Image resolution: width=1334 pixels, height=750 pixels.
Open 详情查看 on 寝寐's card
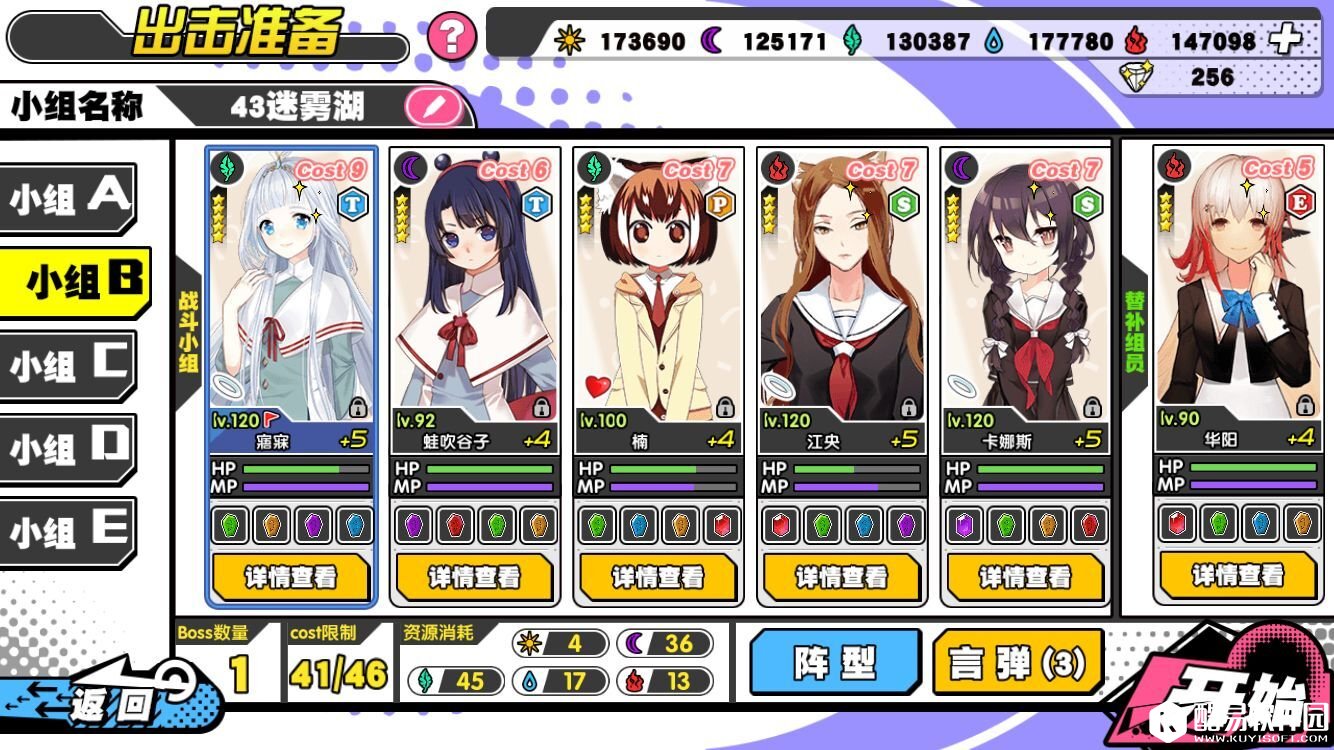290,578
